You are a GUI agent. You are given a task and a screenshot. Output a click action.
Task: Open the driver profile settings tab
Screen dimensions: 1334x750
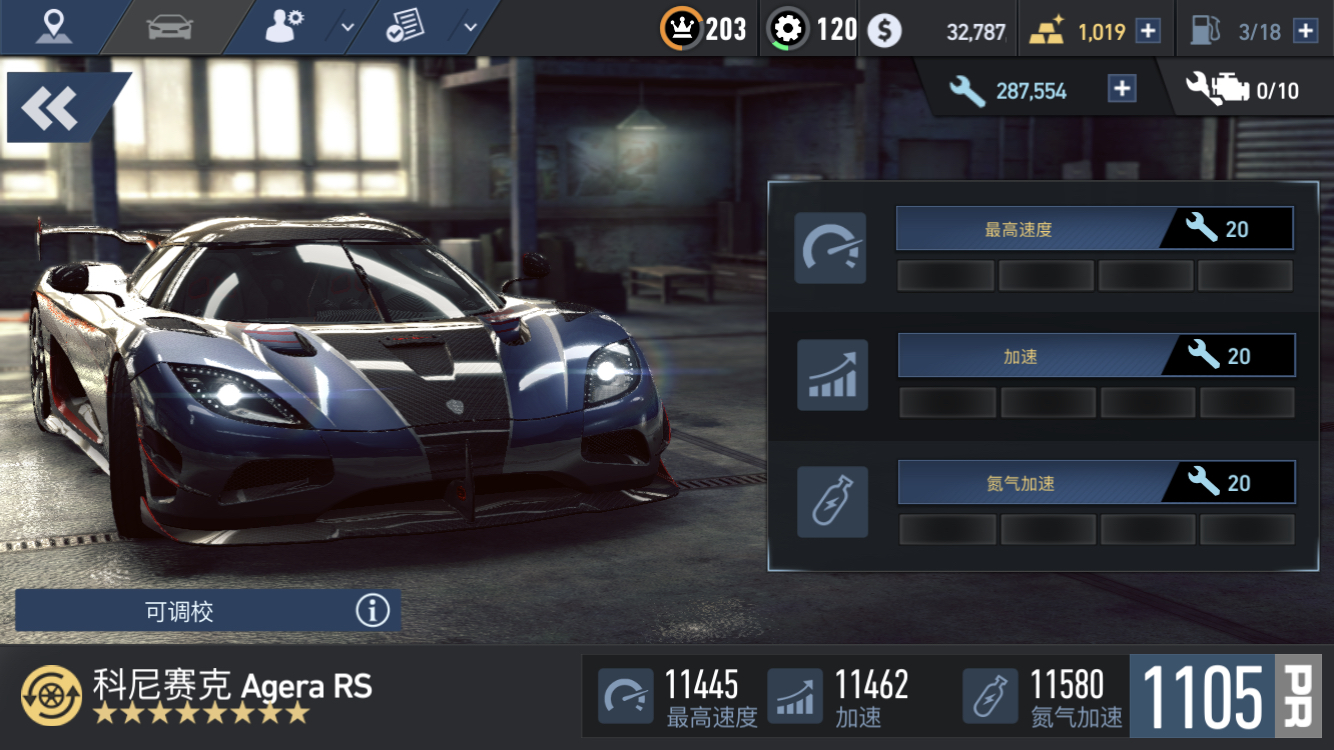[285, 27]
